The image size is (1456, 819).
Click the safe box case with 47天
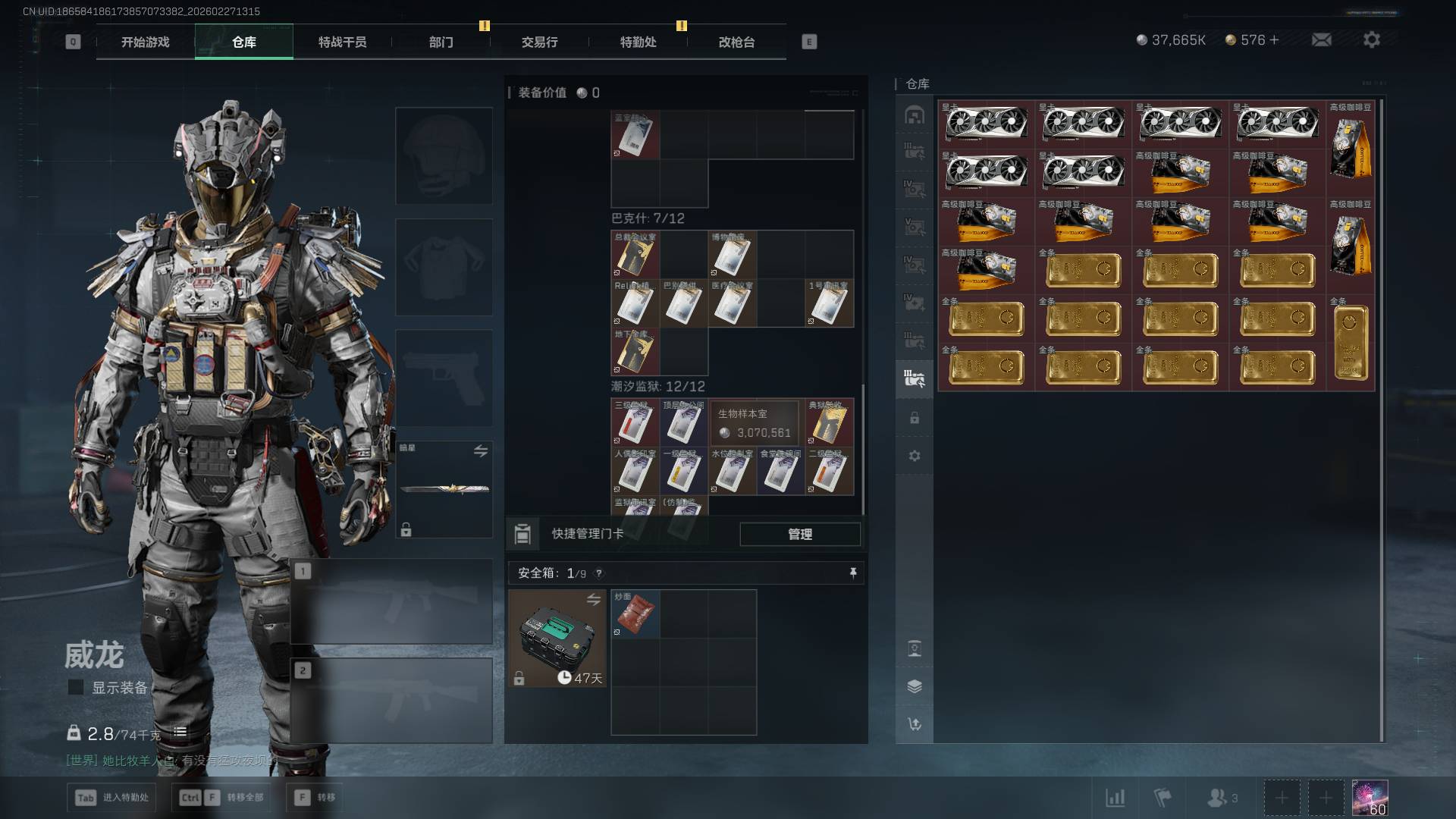click(x=557, y=639)
